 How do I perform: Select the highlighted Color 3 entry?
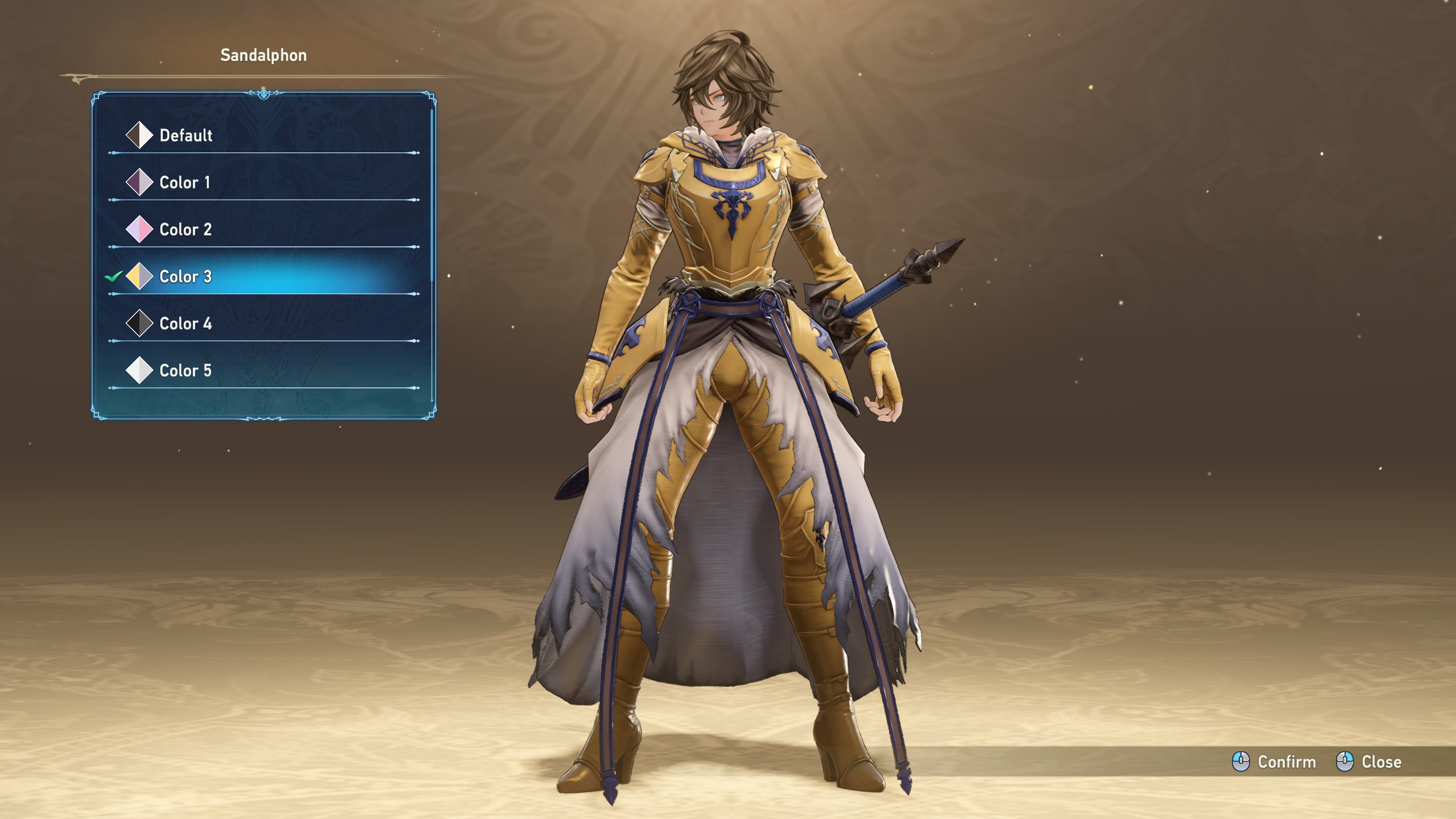click(185, 277)
